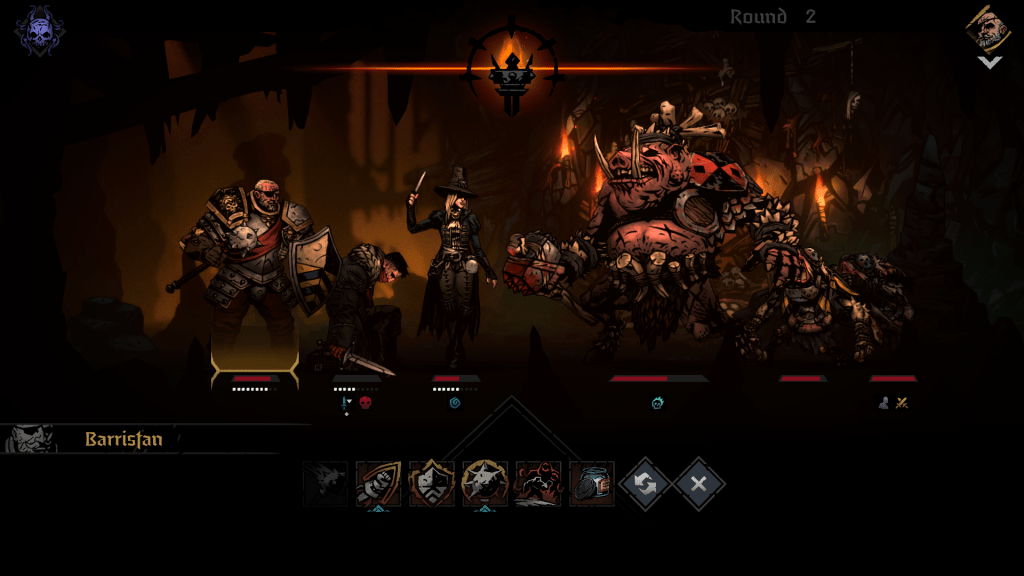Click the swap-arrows move button

(645, 484)
